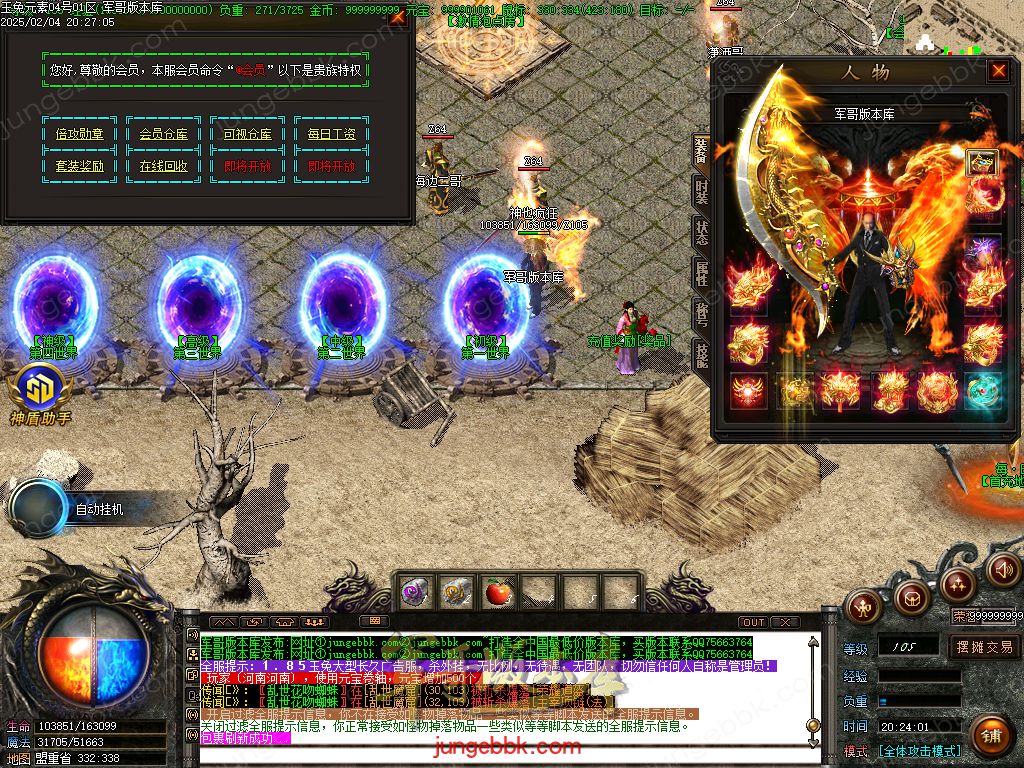The width and height of the screenshot is (1024, 768).
Task: Open the 会员仓库 member warehouse
Action: pos(163,134)
